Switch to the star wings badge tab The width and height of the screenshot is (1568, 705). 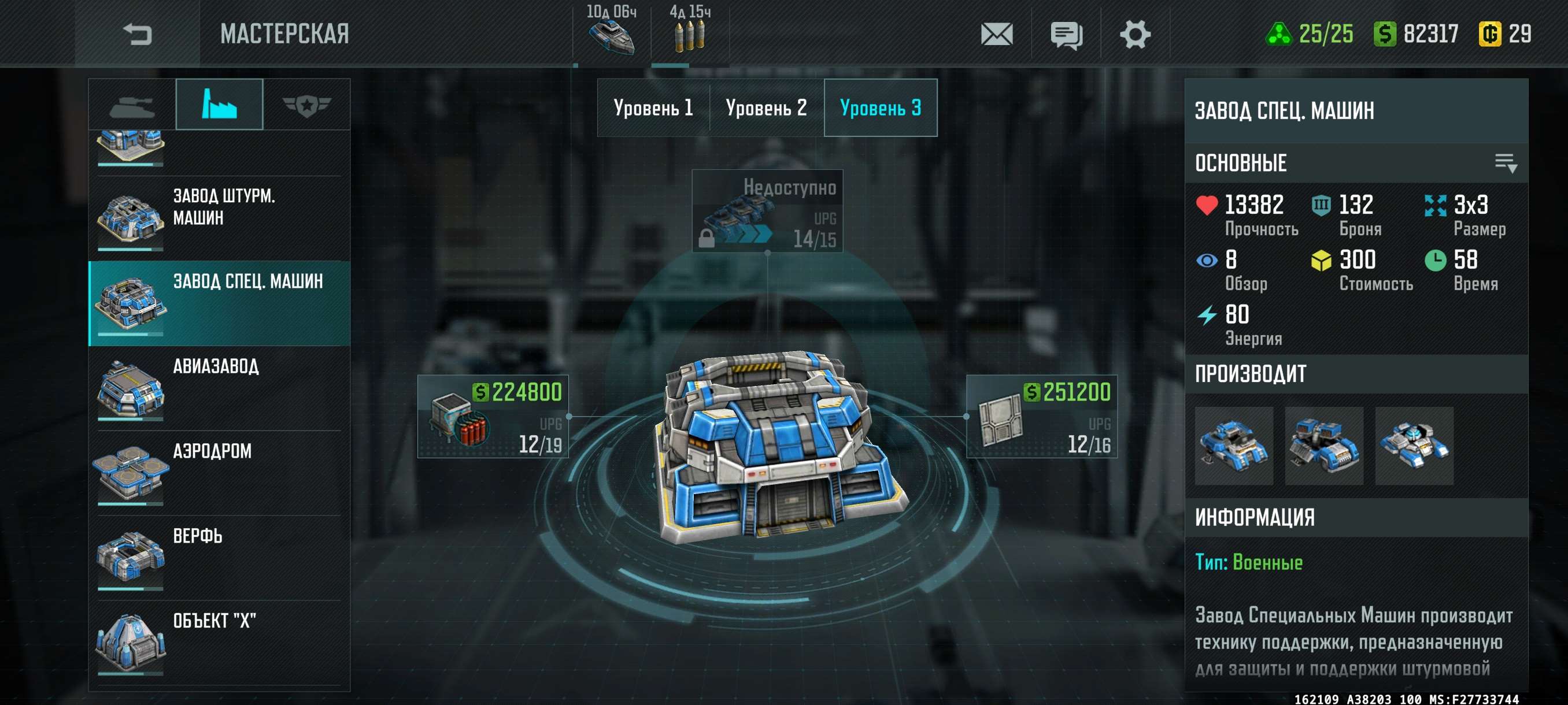306,105
